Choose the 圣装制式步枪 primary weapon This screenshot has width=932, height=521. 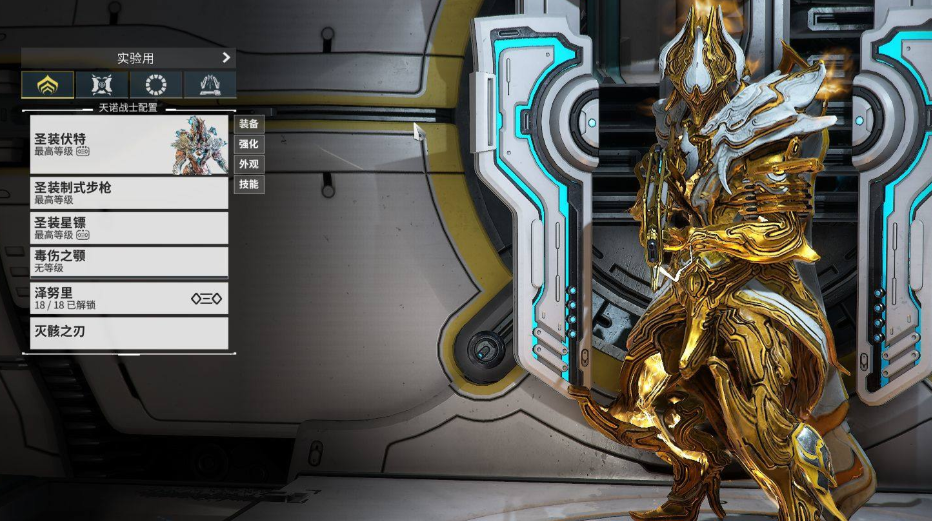click(x=128, y=193)
